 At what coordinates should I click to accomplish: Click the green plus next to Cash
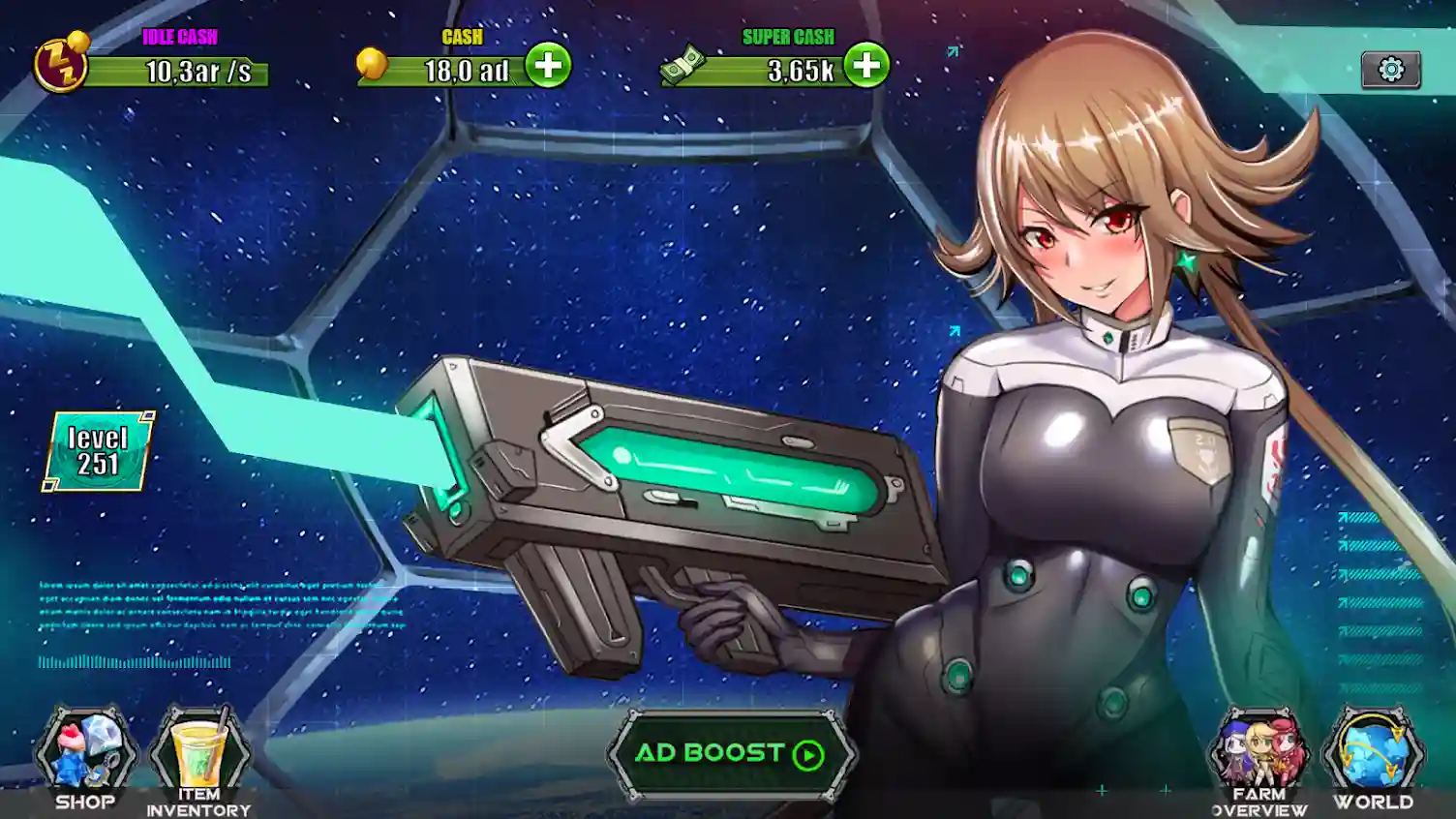pos(548,66)
